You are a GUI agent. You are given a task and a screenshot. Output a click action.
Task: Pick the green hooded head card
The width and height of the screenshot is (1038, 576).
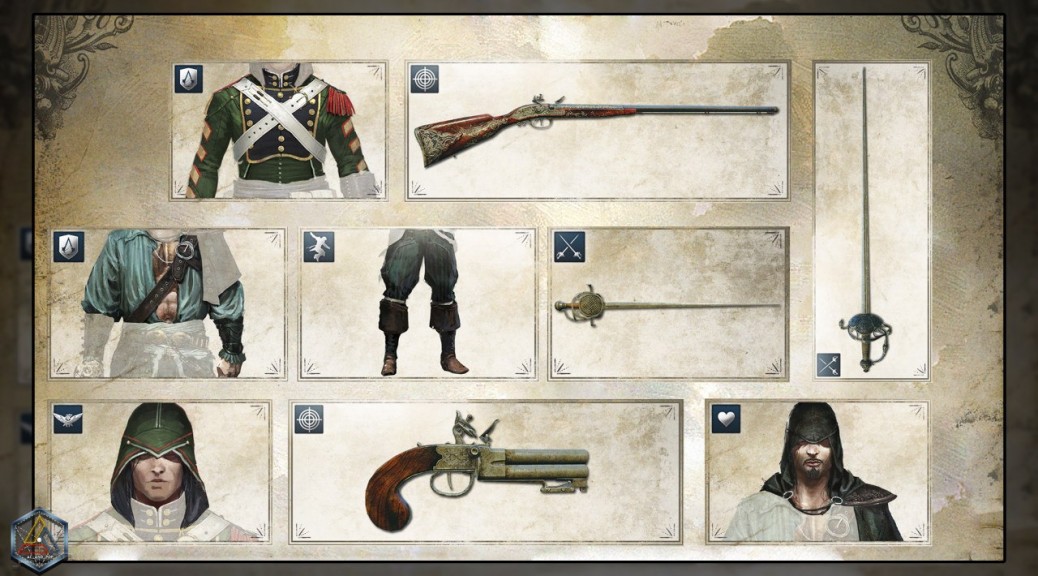160,472
